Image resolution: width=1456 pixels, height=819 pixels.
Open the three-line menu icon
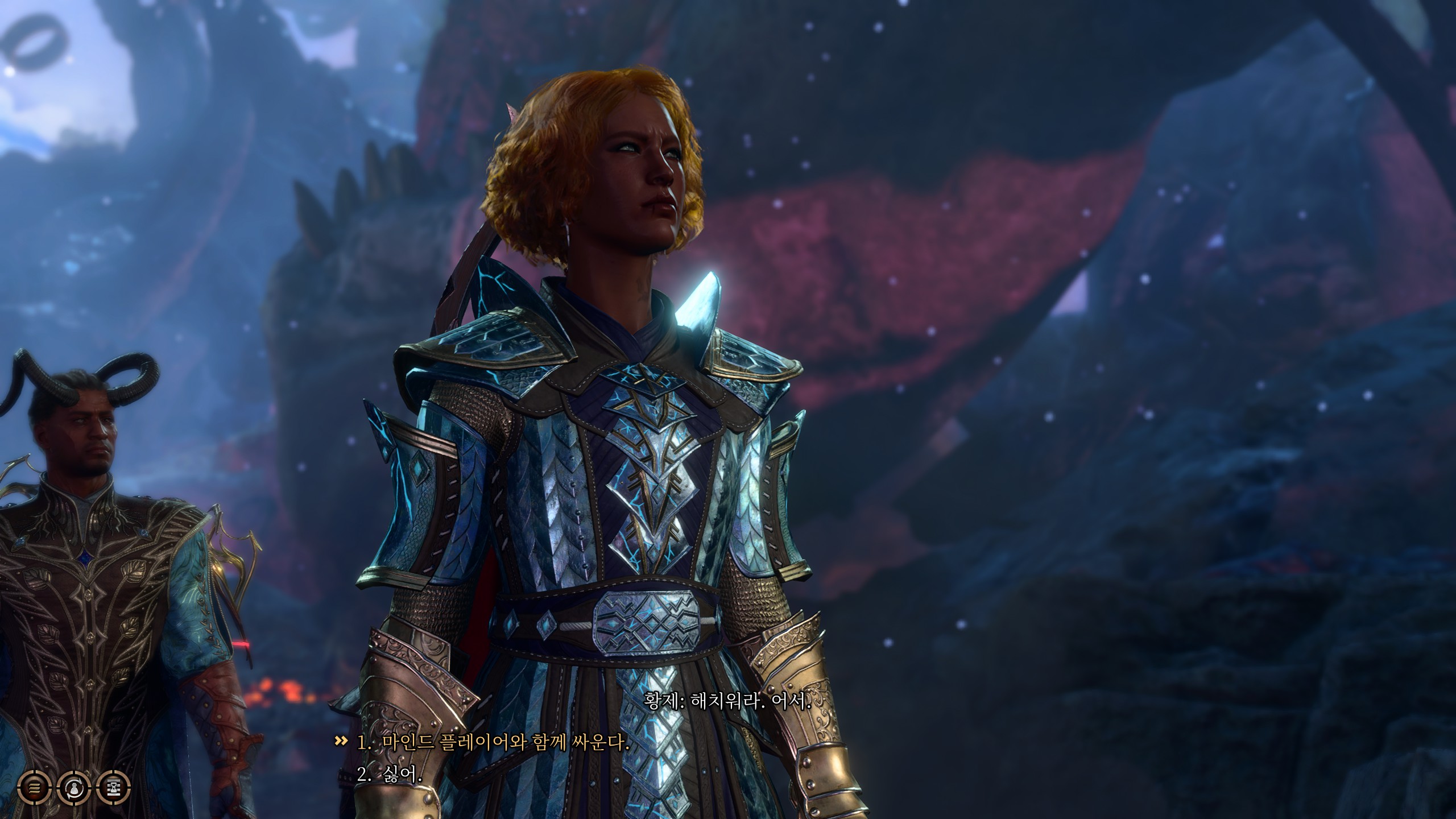35,788
